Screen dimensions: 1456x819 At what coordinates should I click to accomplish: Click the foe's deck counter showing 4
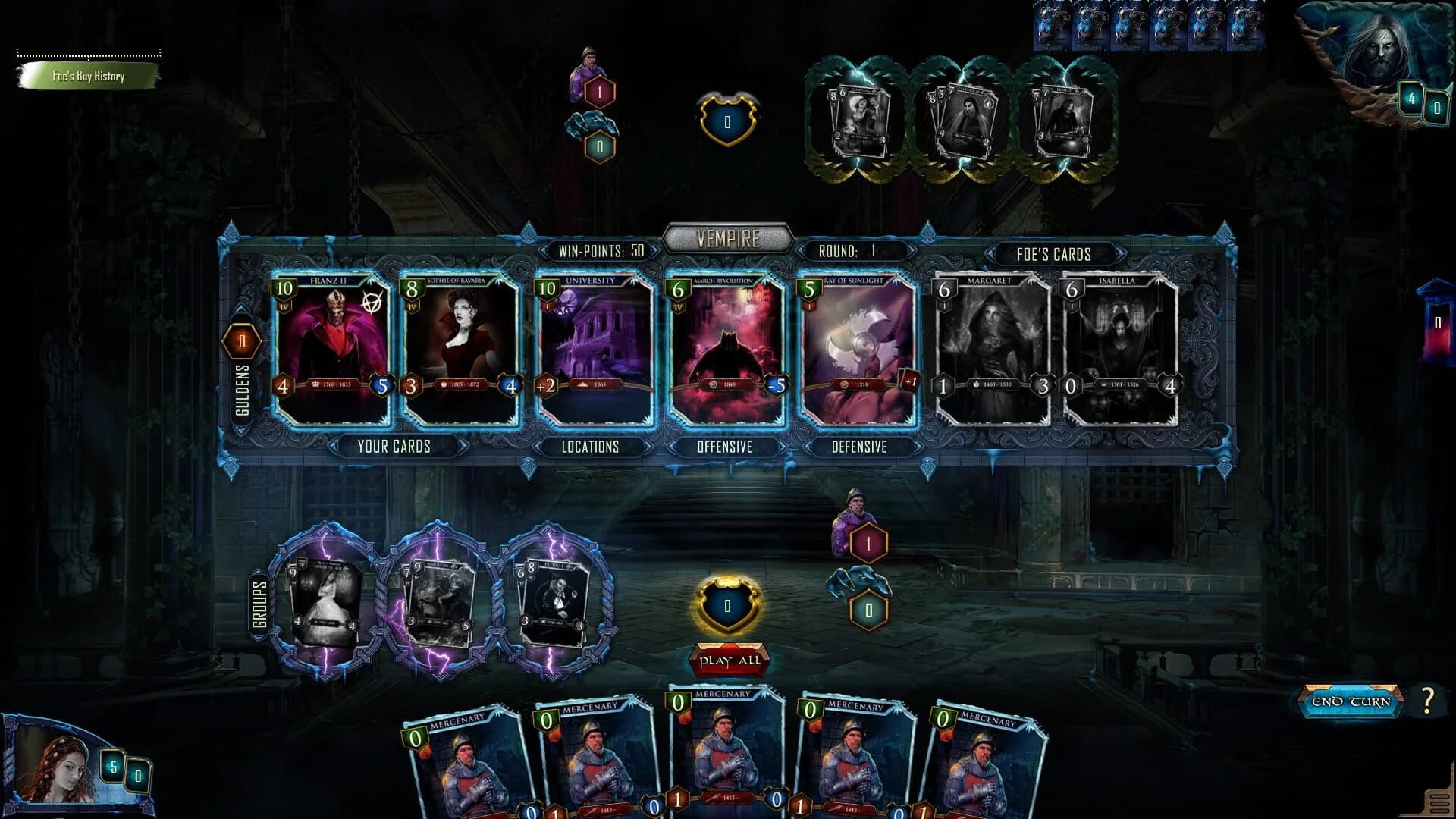click(1412, 97)
